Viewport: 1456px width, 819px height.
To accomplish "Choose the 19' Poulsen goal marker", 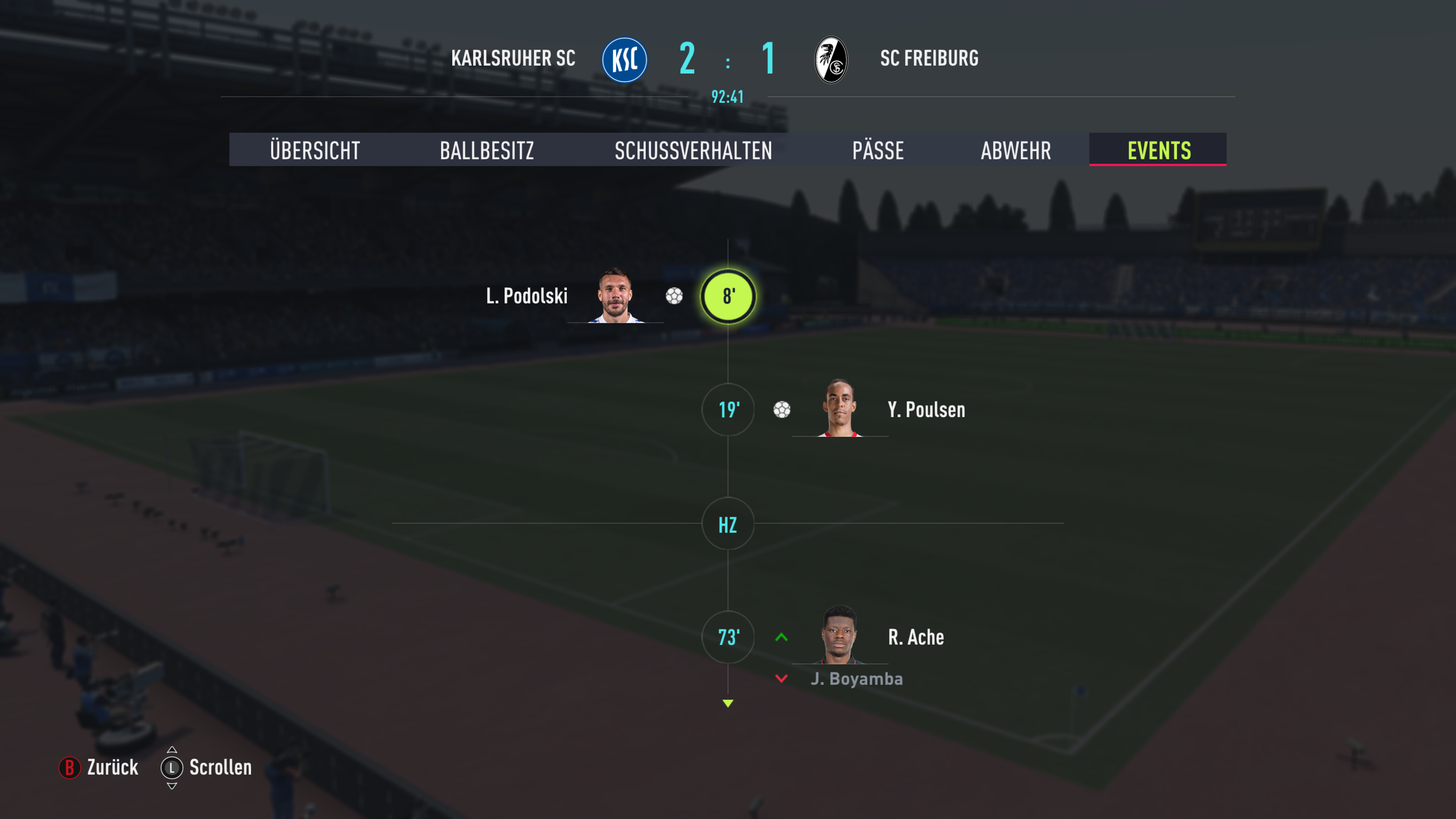I will tap(728, 410).
